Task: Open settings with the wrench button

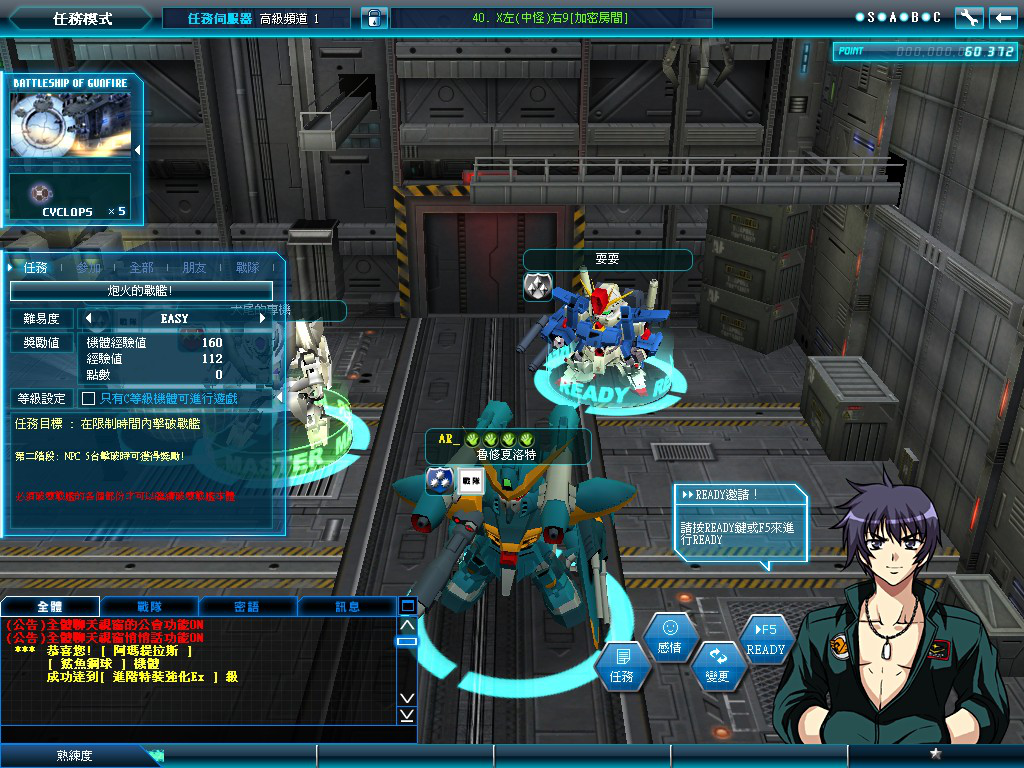Action: 968,17
